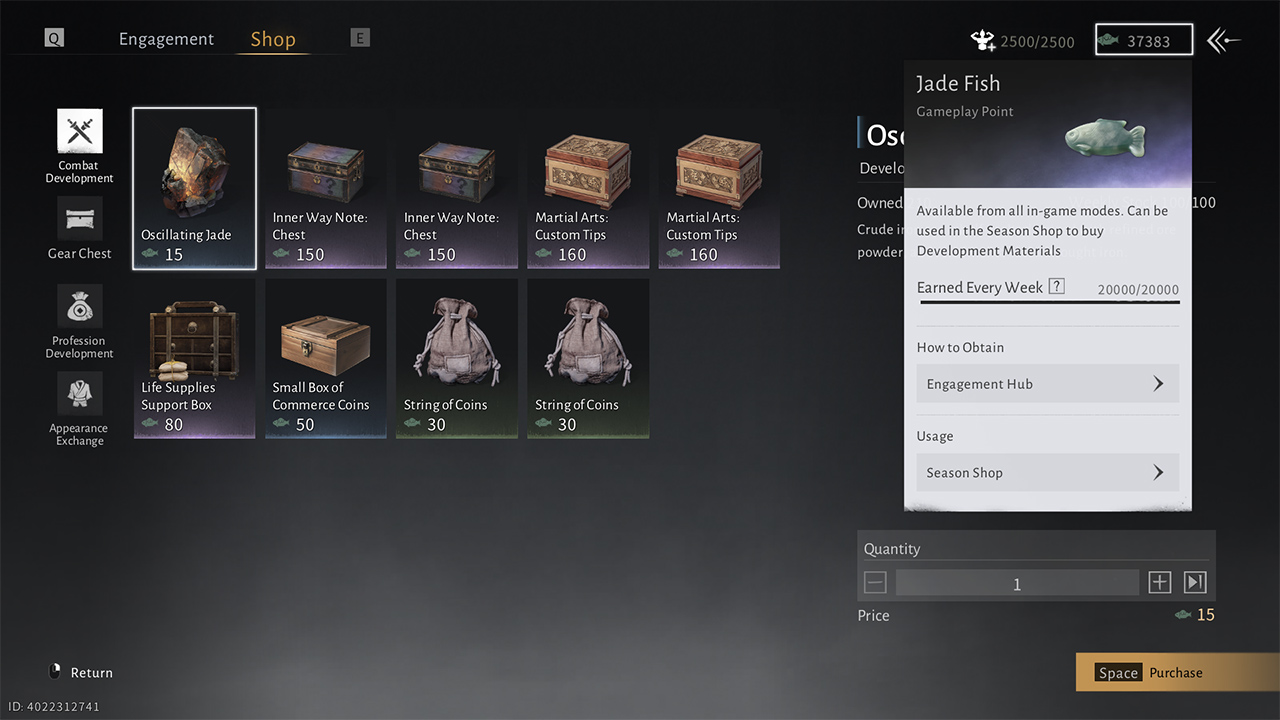Go to Season Shop usage link
The image size is (1280, 720).
pyautogui.click(x=1047, y=473)
